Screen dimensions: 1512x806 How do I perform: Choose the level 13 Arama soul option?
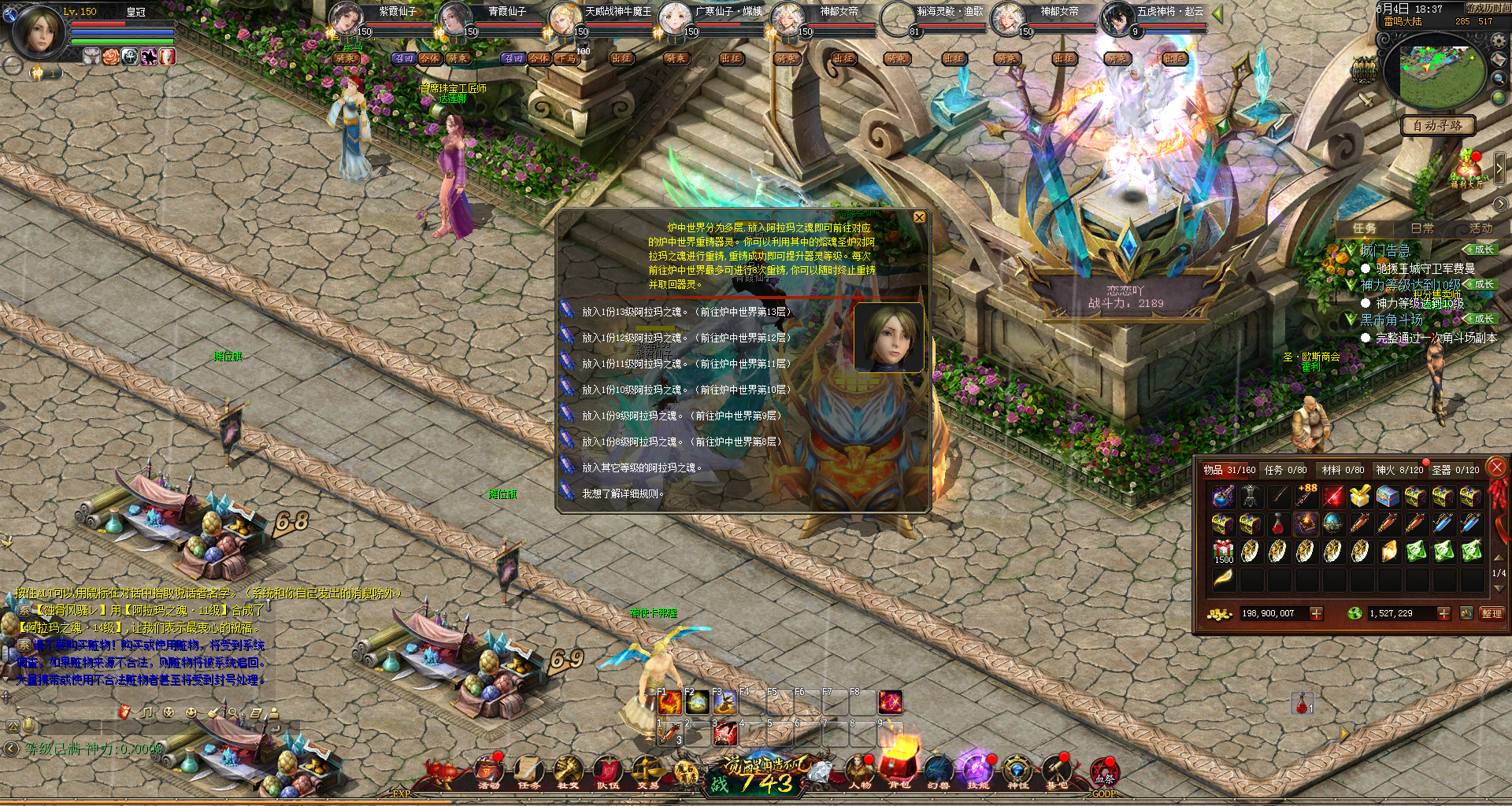coord(686,312)
